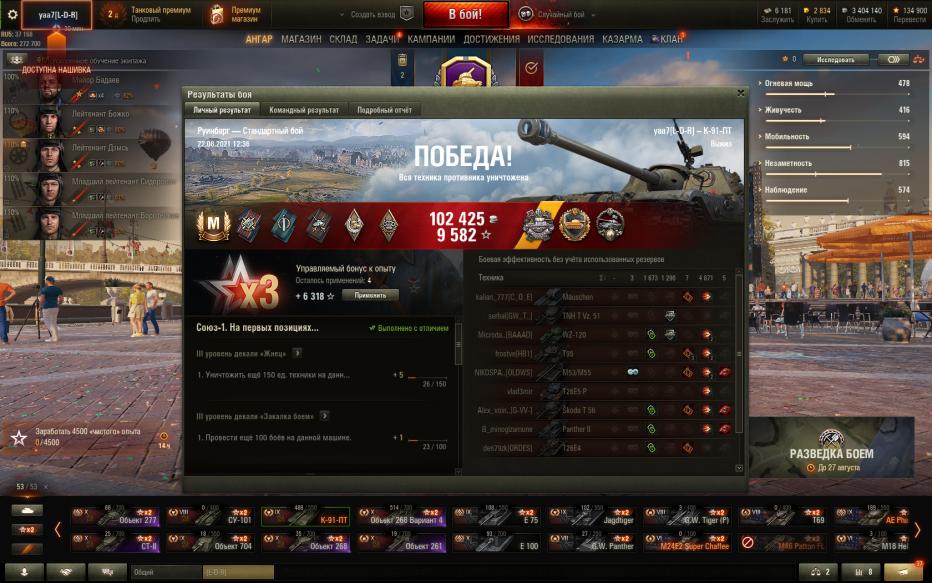Screen dimensions: 932x583
Task: Go to the КАЗАРМА menu
Action: [x=622, y=39]
